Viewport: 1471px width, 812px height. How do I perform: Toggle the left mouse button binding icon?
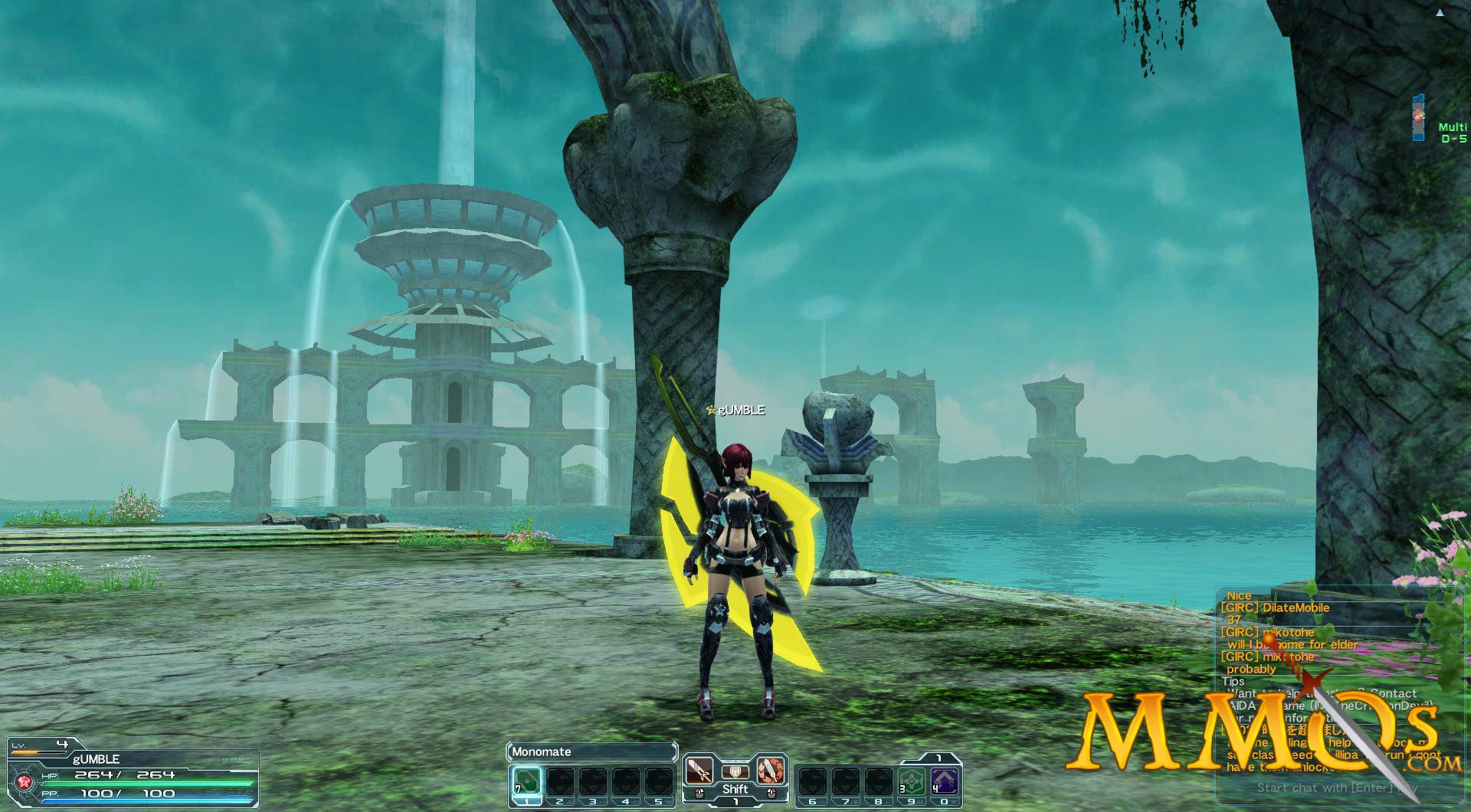pyautogui.click(x=699, y=791)
